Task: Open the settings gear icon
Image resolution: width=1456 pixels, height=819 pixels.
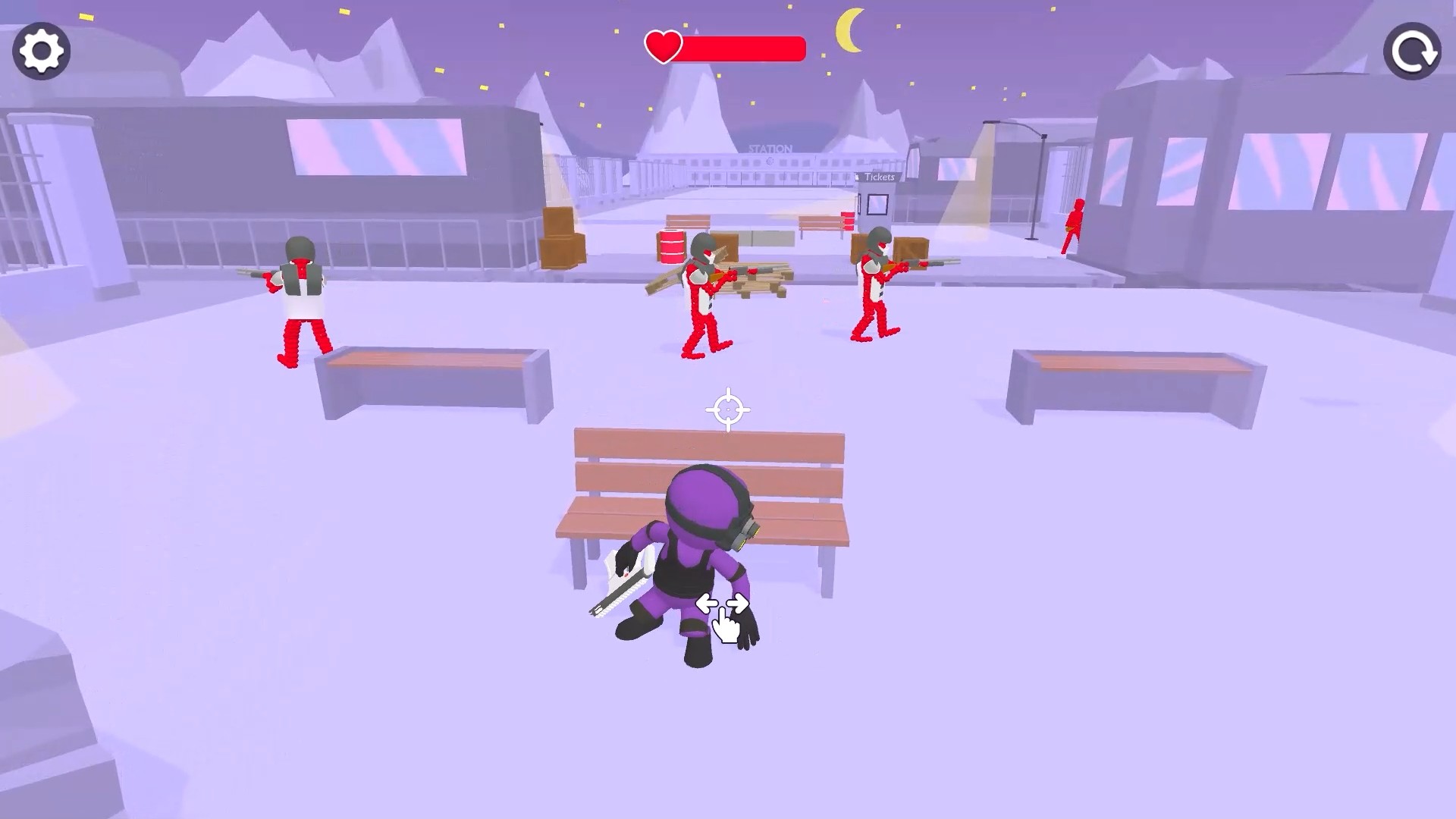Action: 42,50
